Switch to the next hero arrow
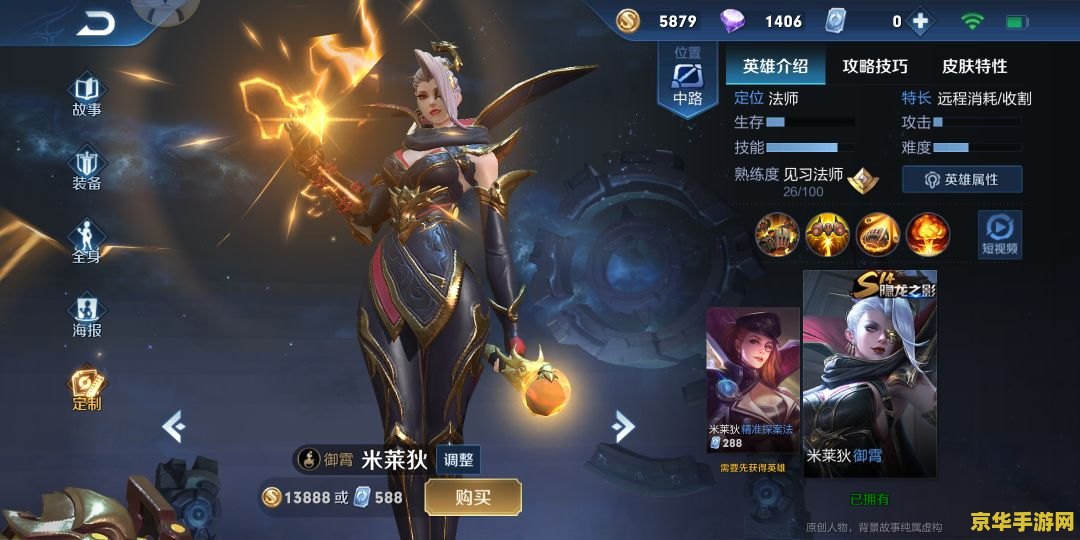This screenshot has width=1080, height=540. (623, 426)
